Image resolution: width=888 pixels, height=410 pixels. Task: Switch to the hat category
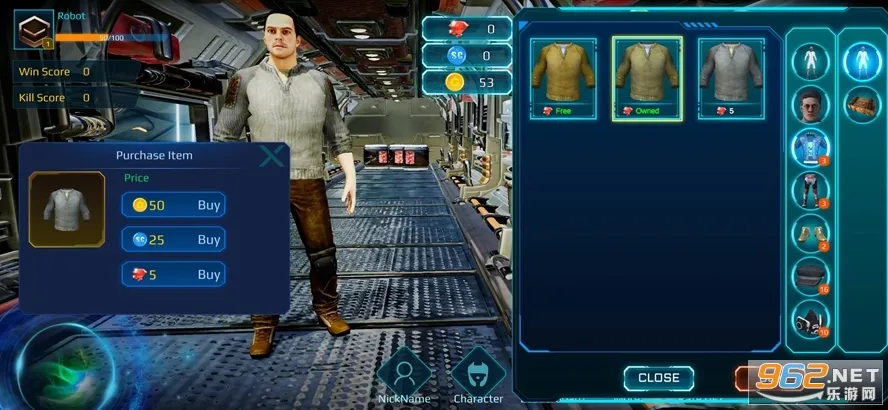[811, 276]
